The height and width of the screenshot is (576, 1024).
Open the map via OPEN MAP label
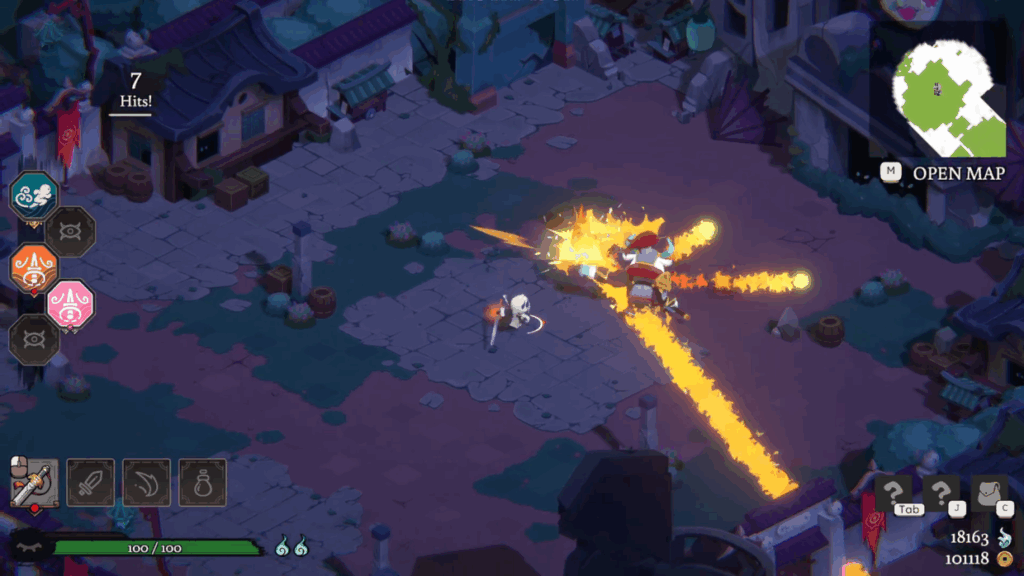[x=958, y=173]
